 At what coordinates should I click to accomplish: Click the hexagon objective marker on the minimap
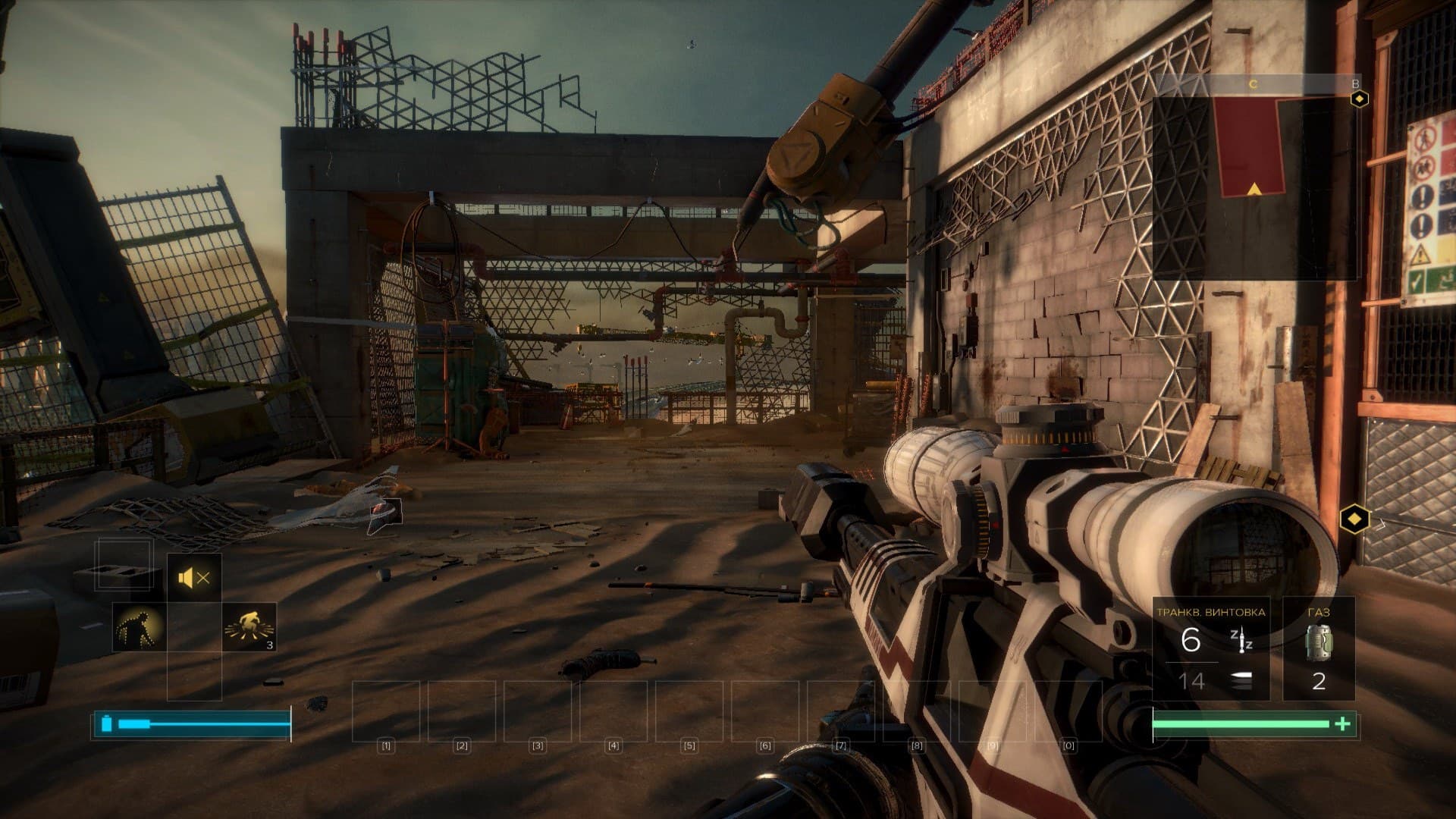[x=1360, y=99]
